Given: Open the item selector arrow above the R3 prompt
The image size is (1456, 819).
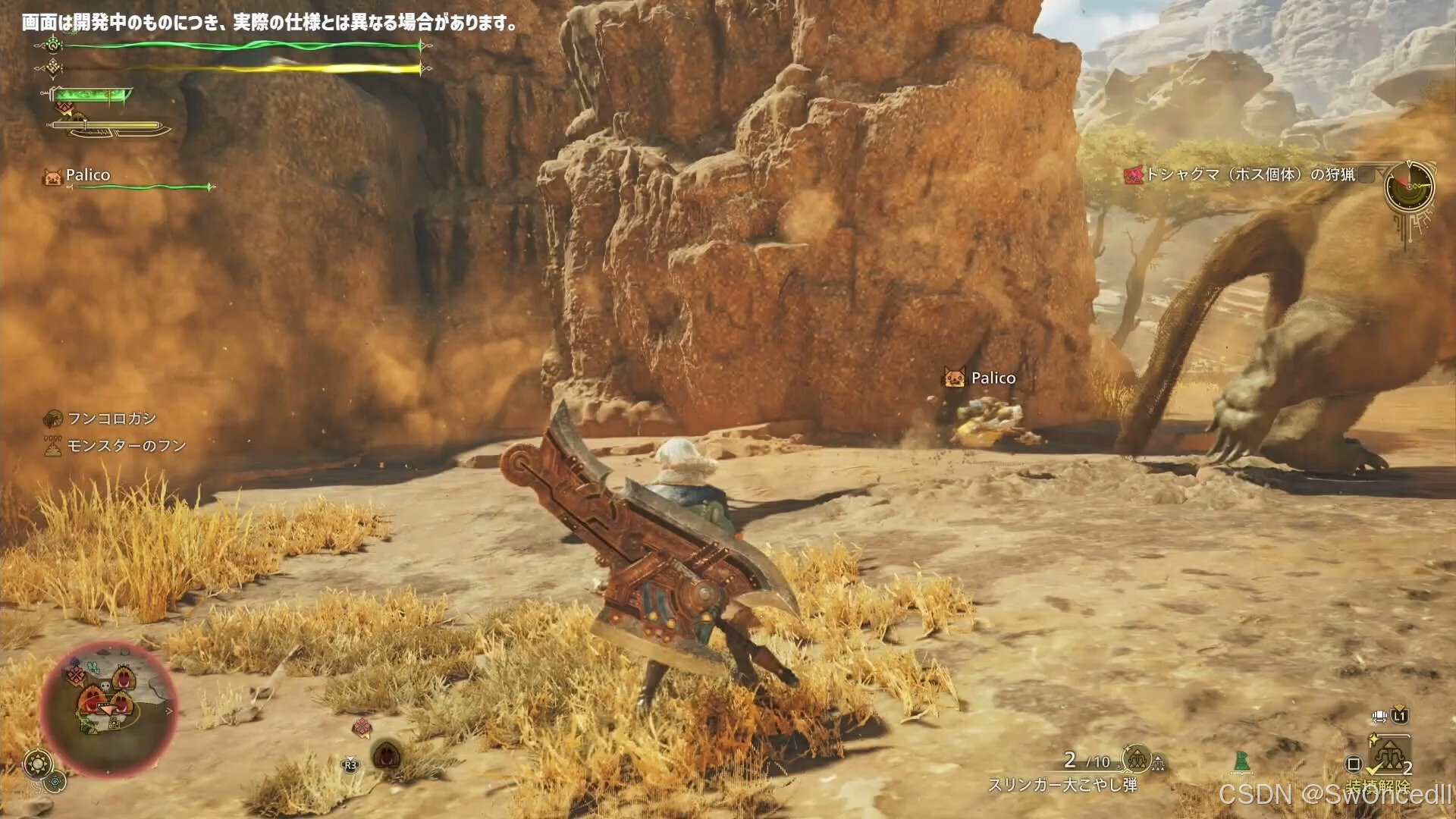Looking at the screenshot, I should (x=350, y=758).
